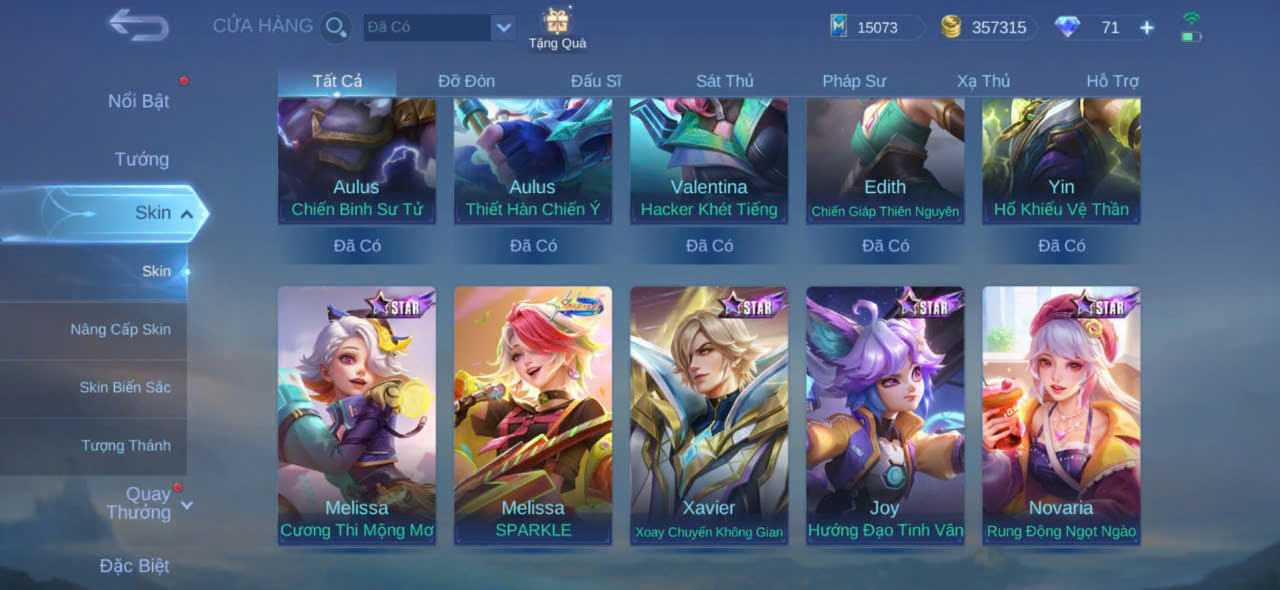Expand the Đã Có filter dropdown
The width and height of the screenshot is (1280, 590).
(503, 28)
